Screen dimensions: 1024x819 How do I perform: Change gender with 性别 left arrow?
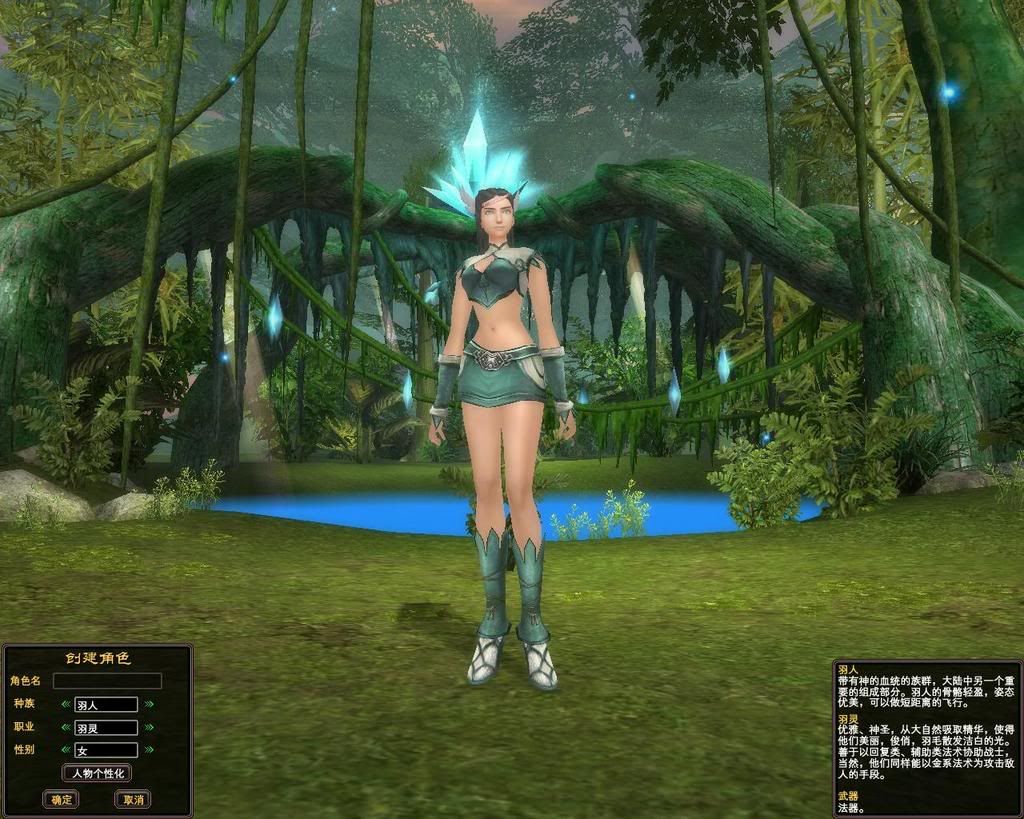tap(66, 750)
